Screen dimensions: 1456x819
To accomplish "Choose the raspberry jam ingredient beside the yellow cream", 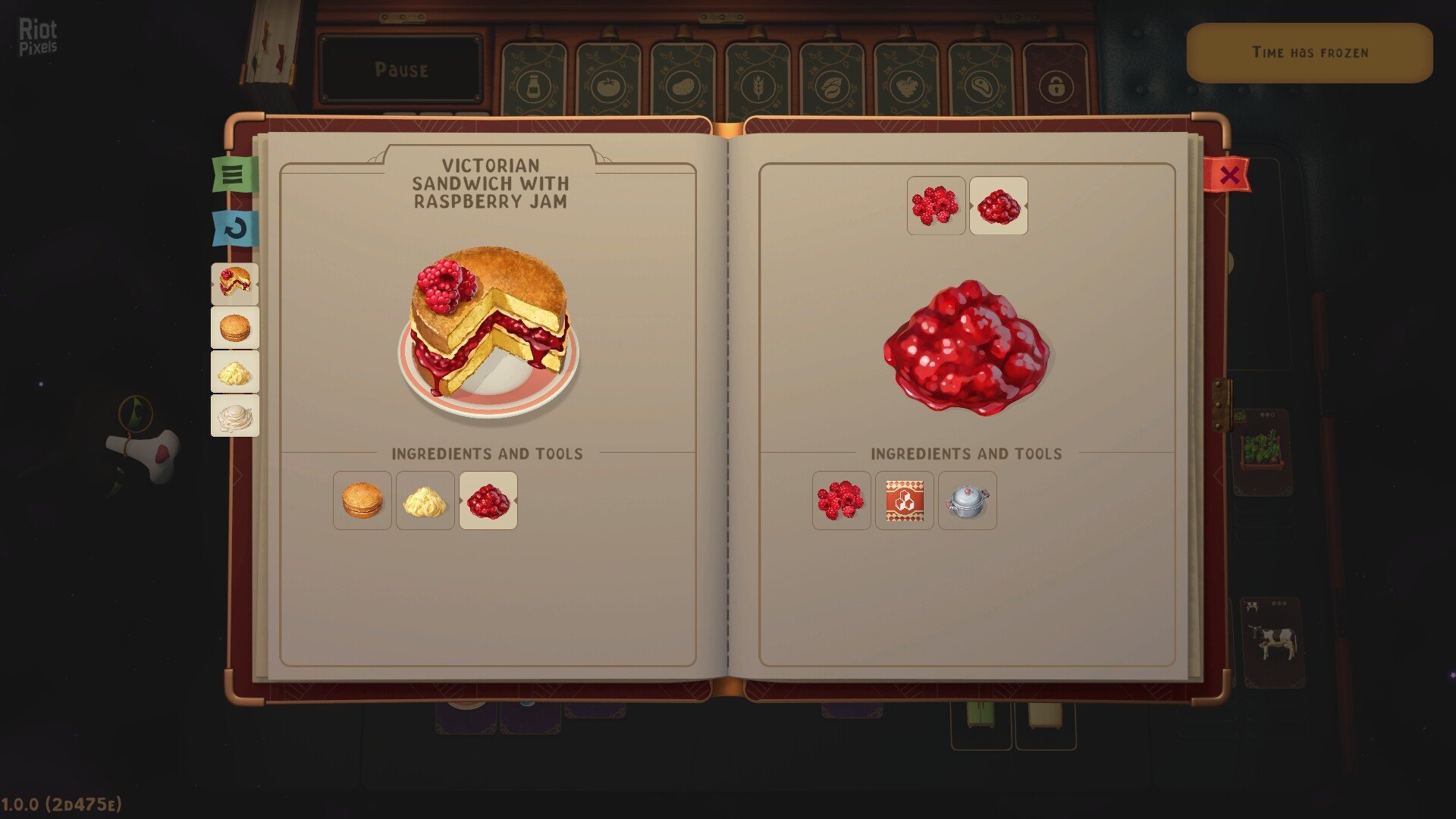I will click(x=488, y=500).
